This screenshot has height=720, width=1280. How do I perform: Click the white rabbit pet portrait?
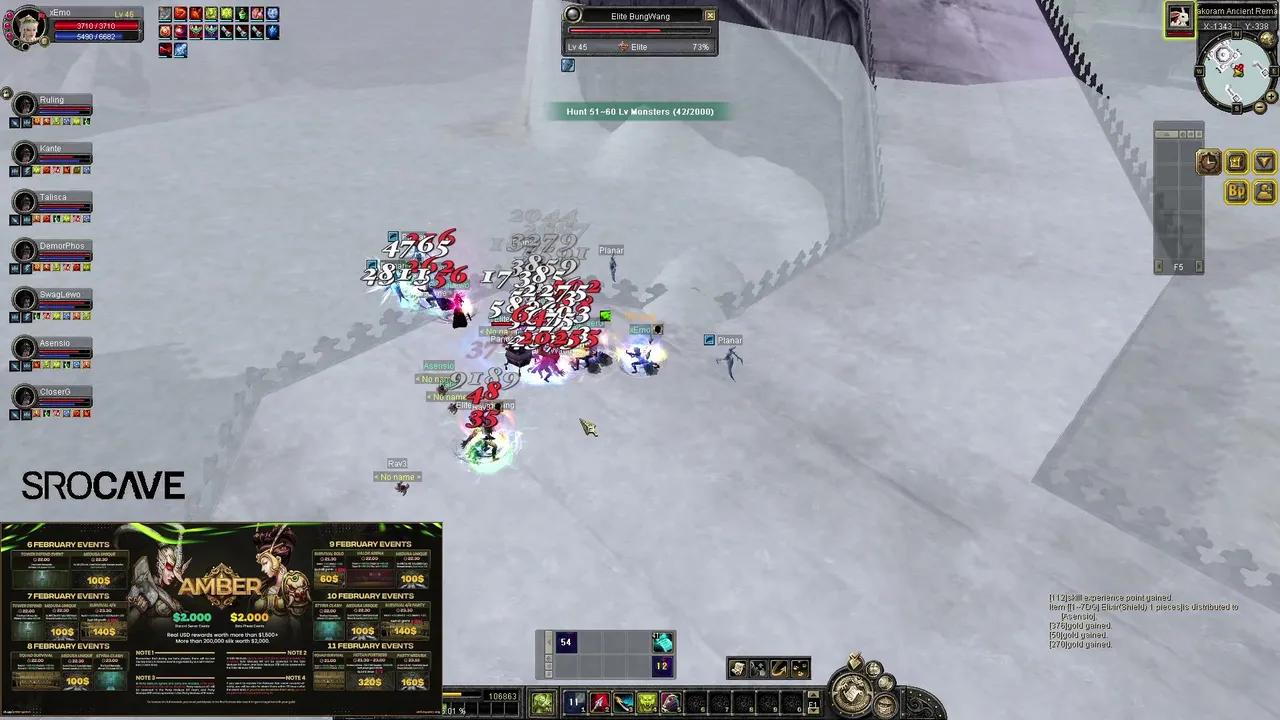tap(1180, 17)
